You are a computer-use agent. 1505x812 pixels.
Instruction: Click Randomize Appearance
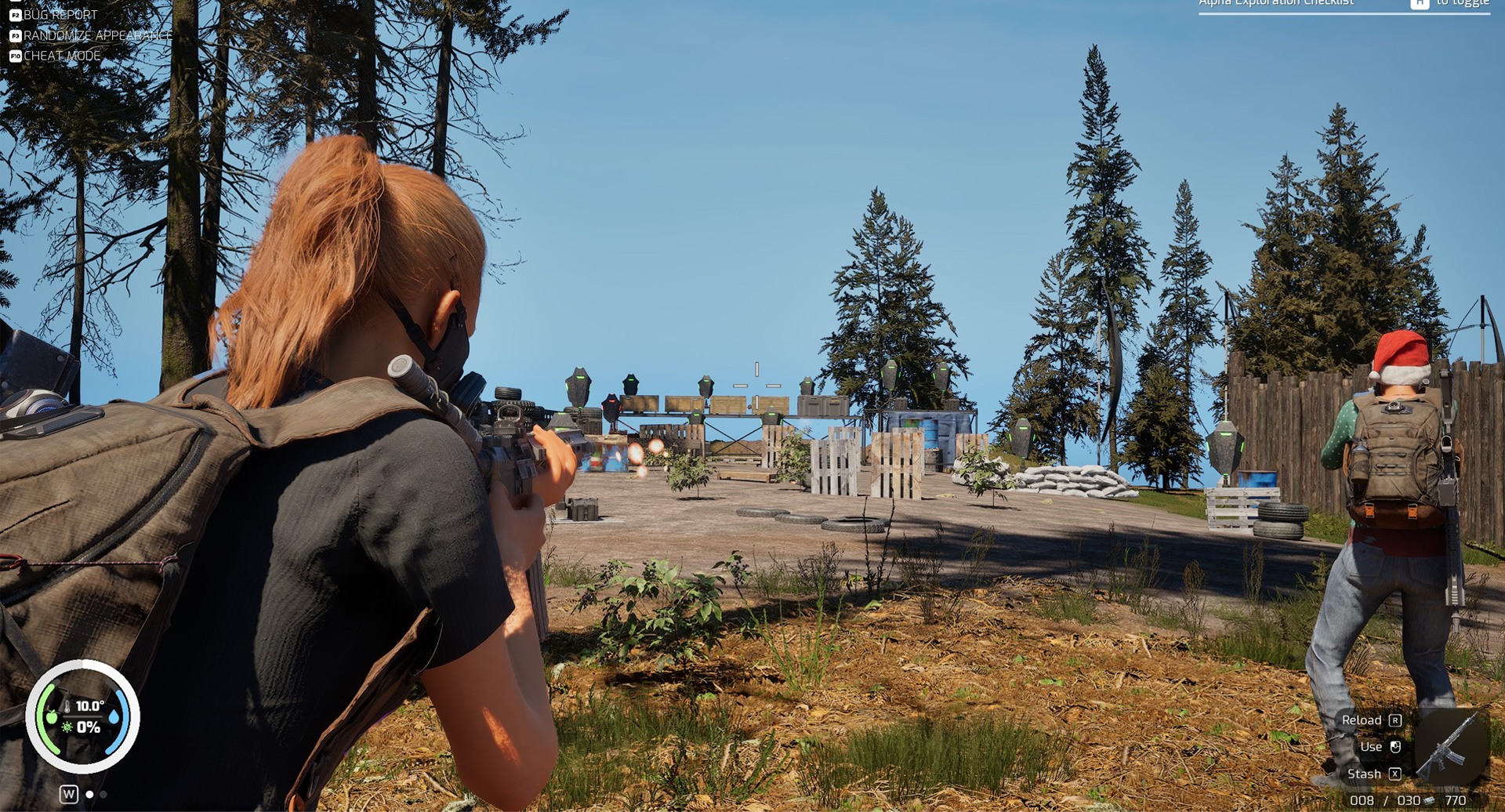pos(98,35)
